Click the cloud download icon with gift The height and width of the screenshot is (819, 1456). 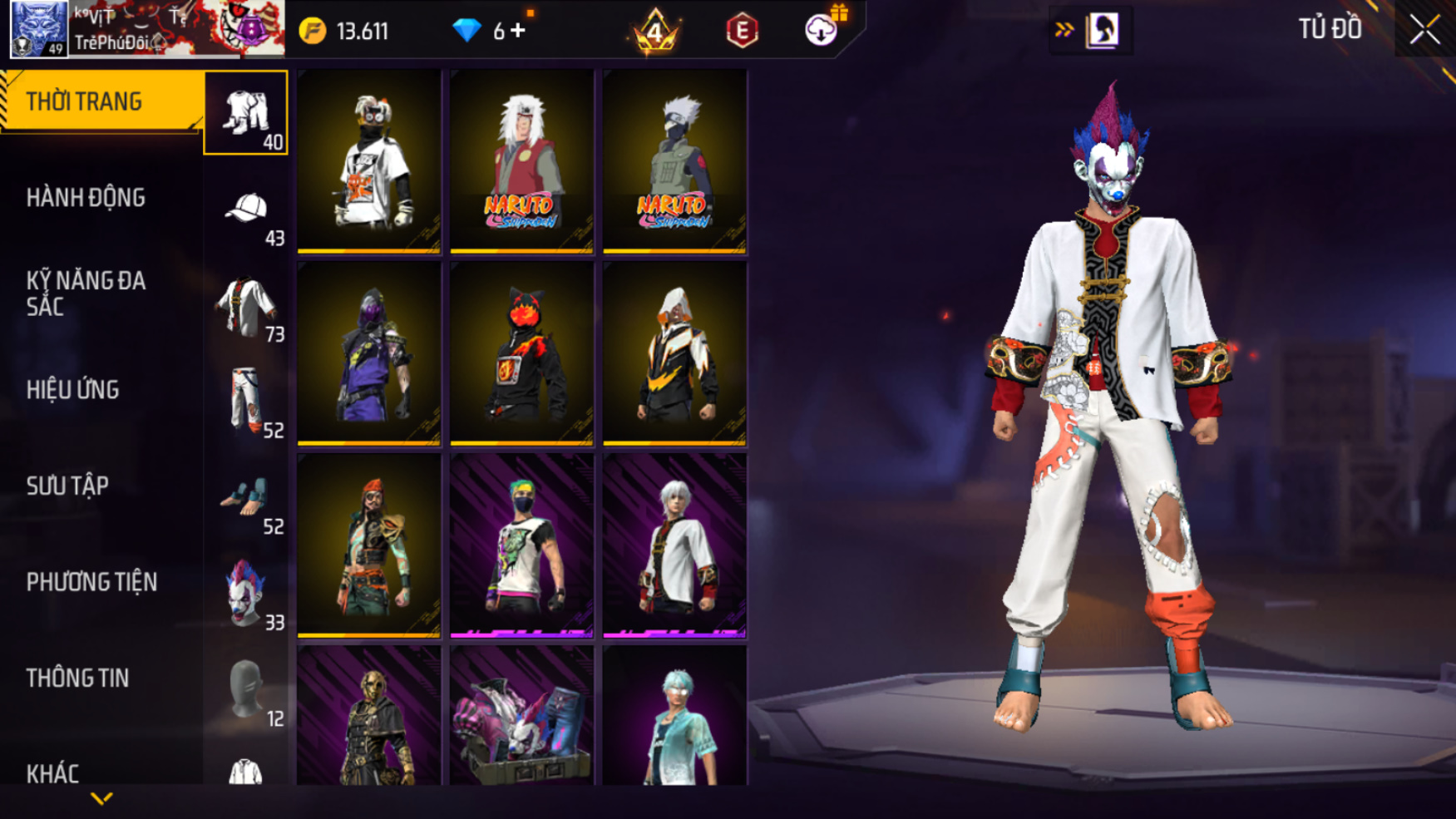(822, 30)
